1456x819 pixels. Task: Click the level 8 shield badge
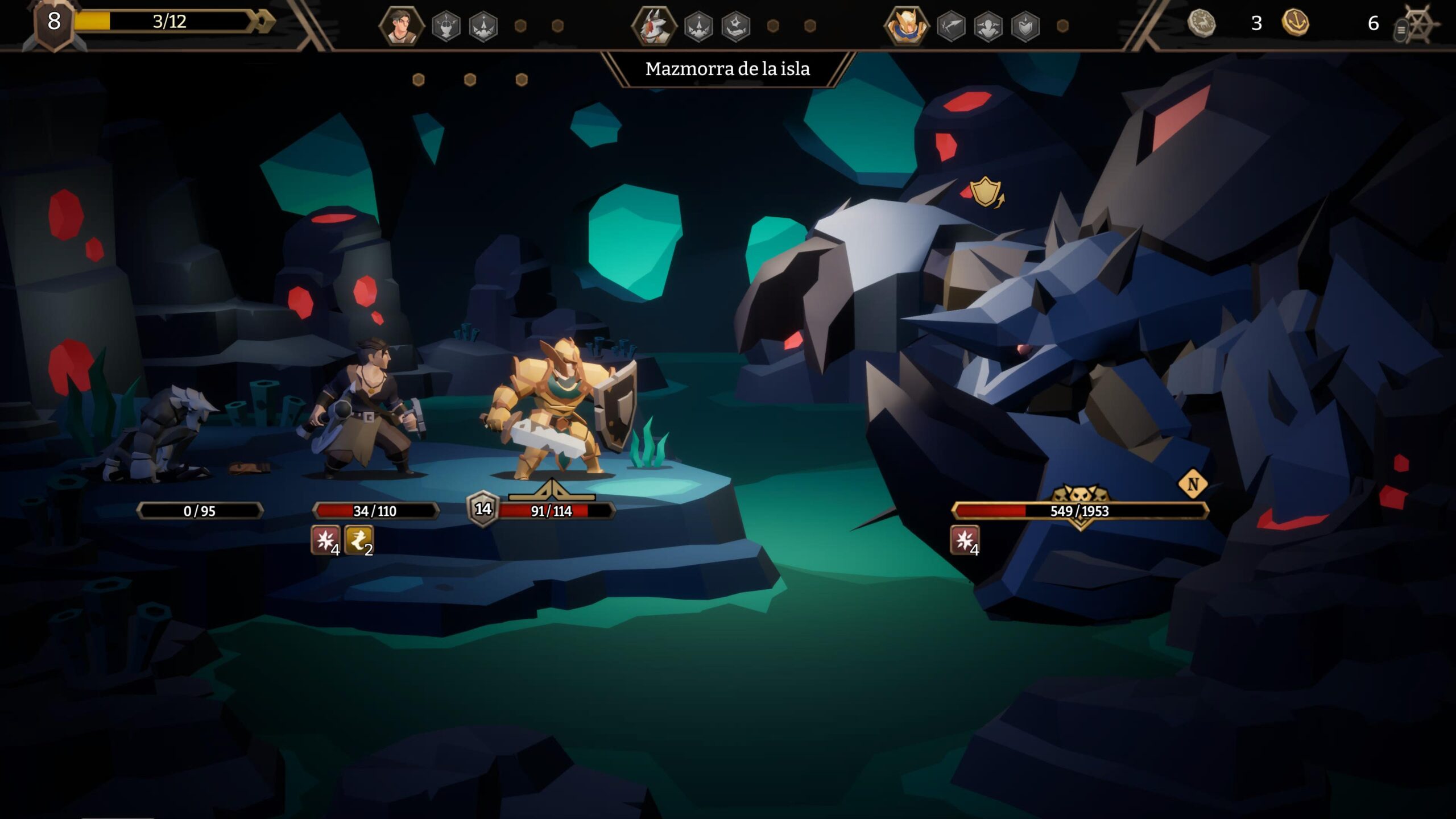pos(54,23)
